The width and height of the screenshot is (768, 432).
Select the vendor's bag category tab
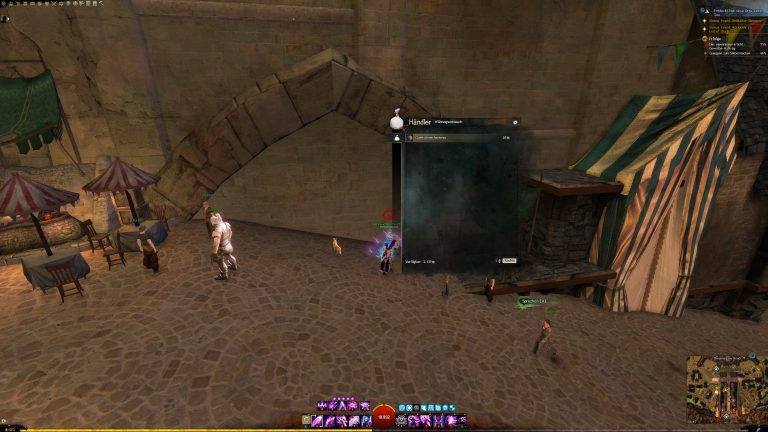397,138
